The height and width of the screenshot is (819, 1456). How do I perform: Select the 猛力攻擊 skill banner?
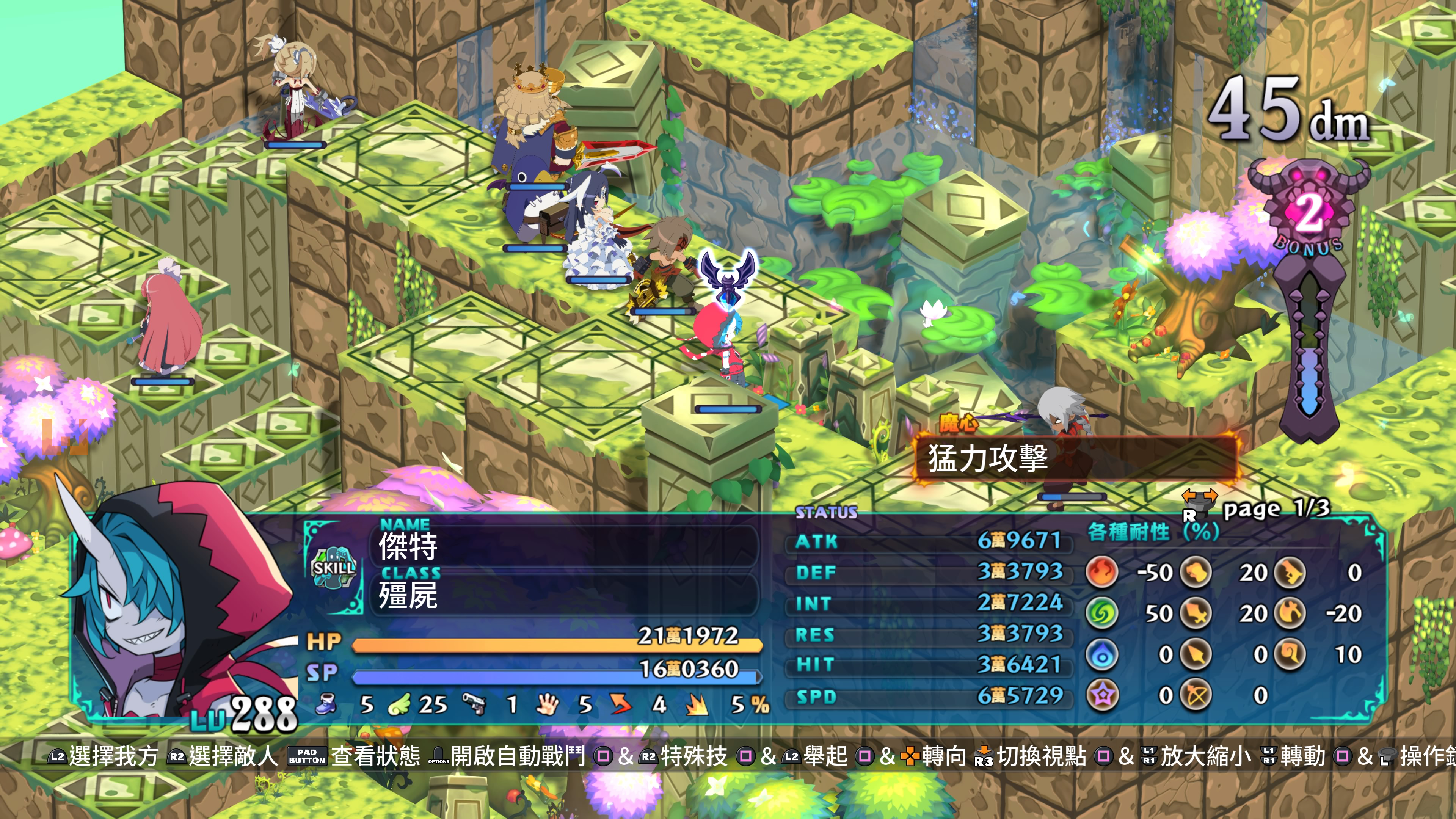tap(1074, 458)
